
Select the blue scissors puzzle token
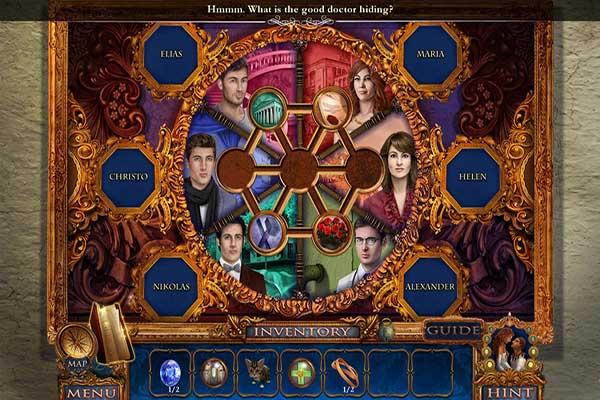pos(267,232)
